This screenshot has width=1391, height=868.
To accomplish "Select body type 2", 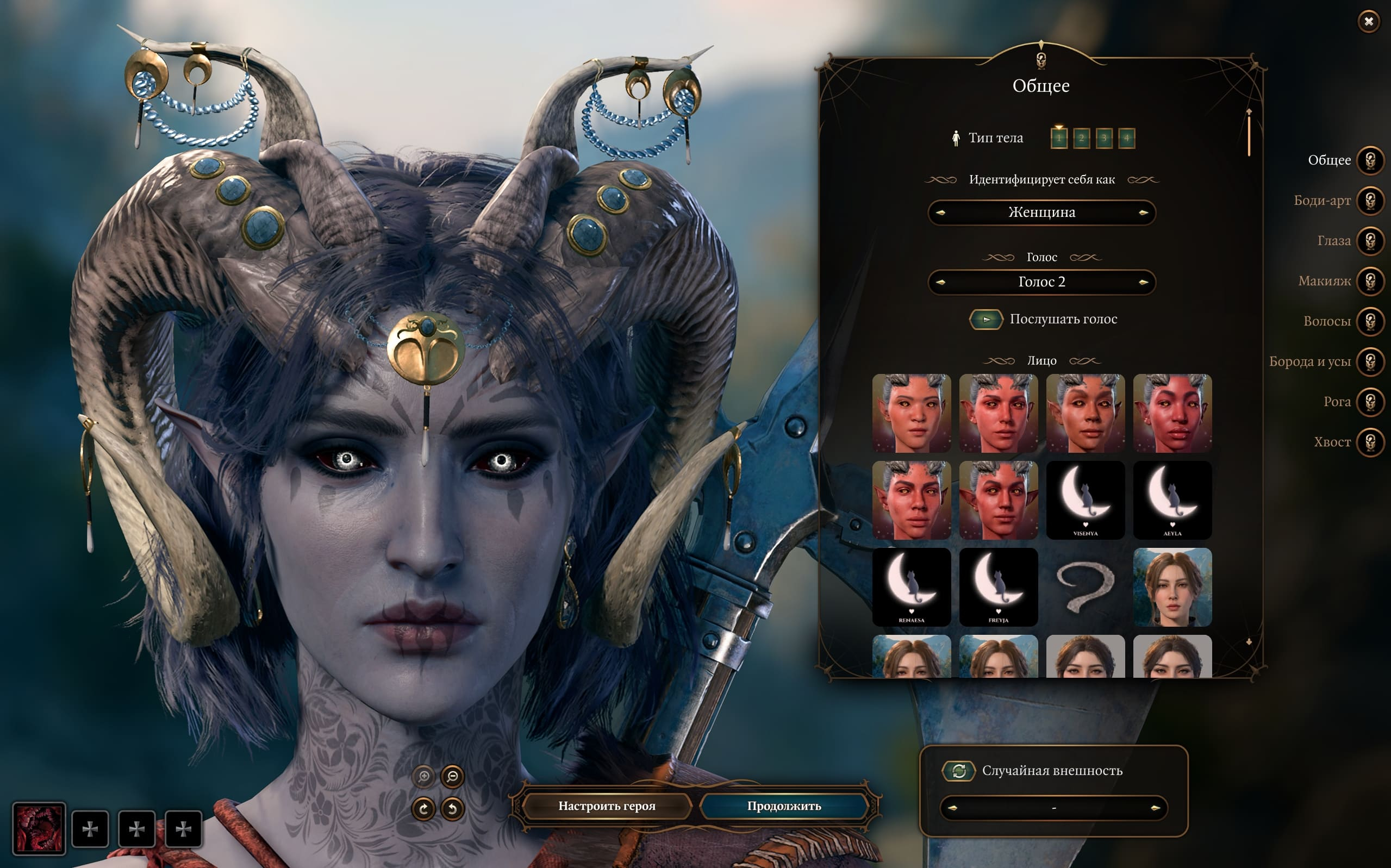I will [1082, 139].
